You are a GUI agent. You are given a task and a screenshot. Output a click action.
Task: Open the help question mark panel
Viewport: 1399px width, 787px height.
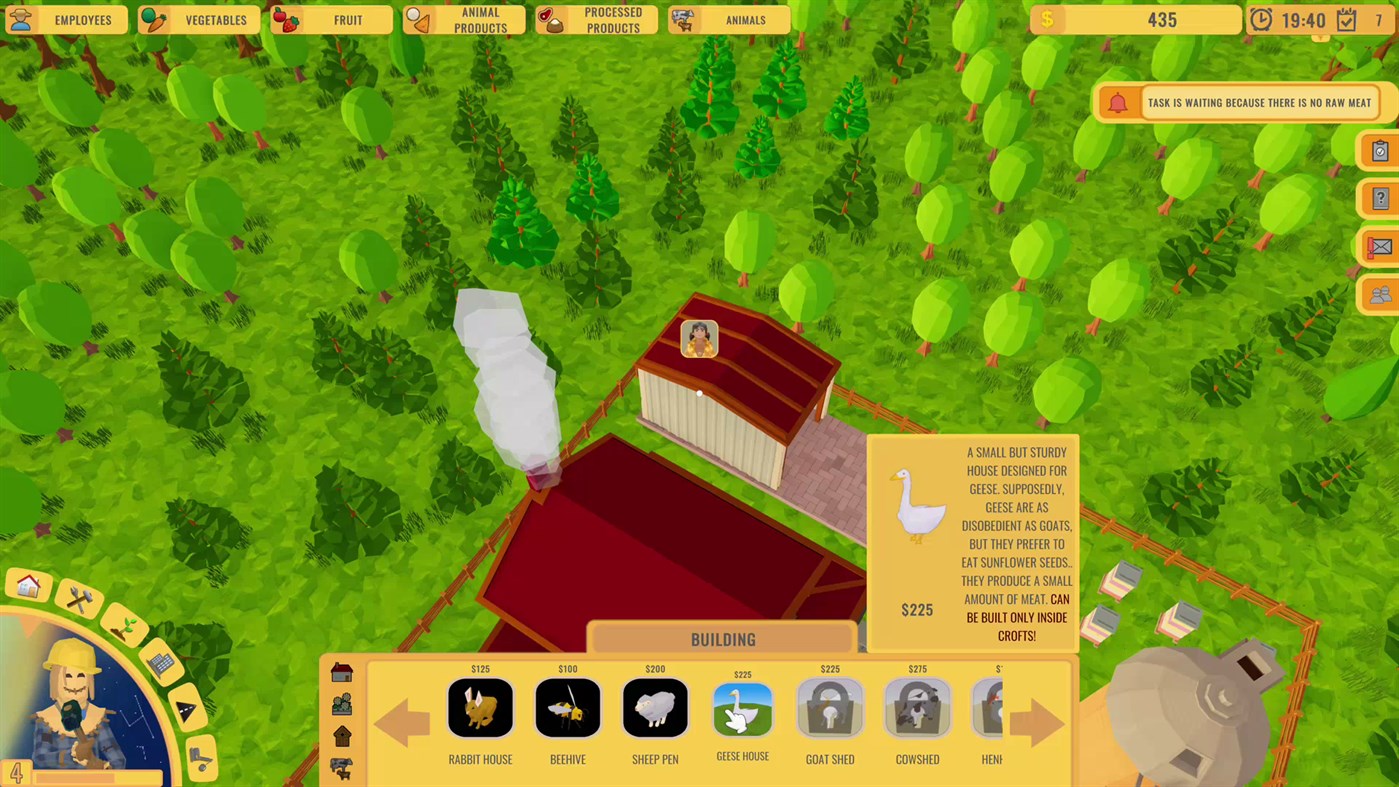click(1379, 198)
